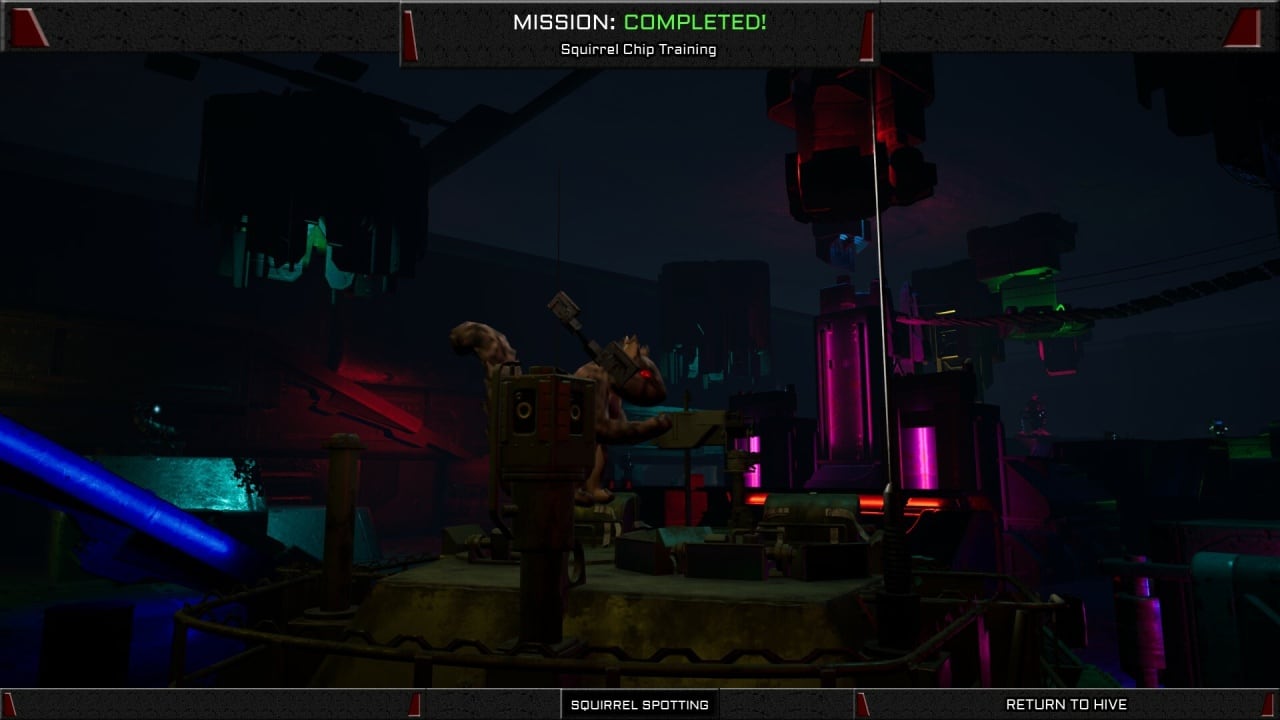This screenshot has height=720, width=1280.
Task: Open the Squirrel Spotting option
Action: point(639,704)
